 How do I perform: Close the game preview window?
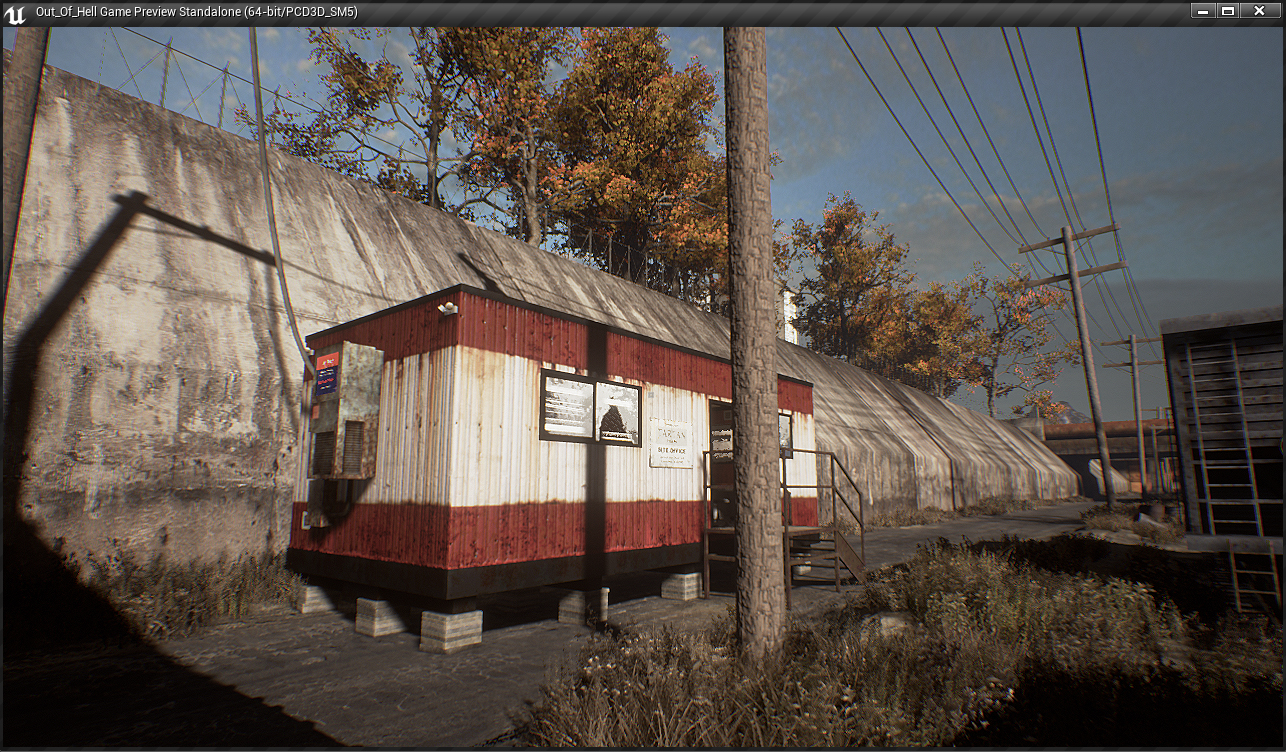(1261, 10)
